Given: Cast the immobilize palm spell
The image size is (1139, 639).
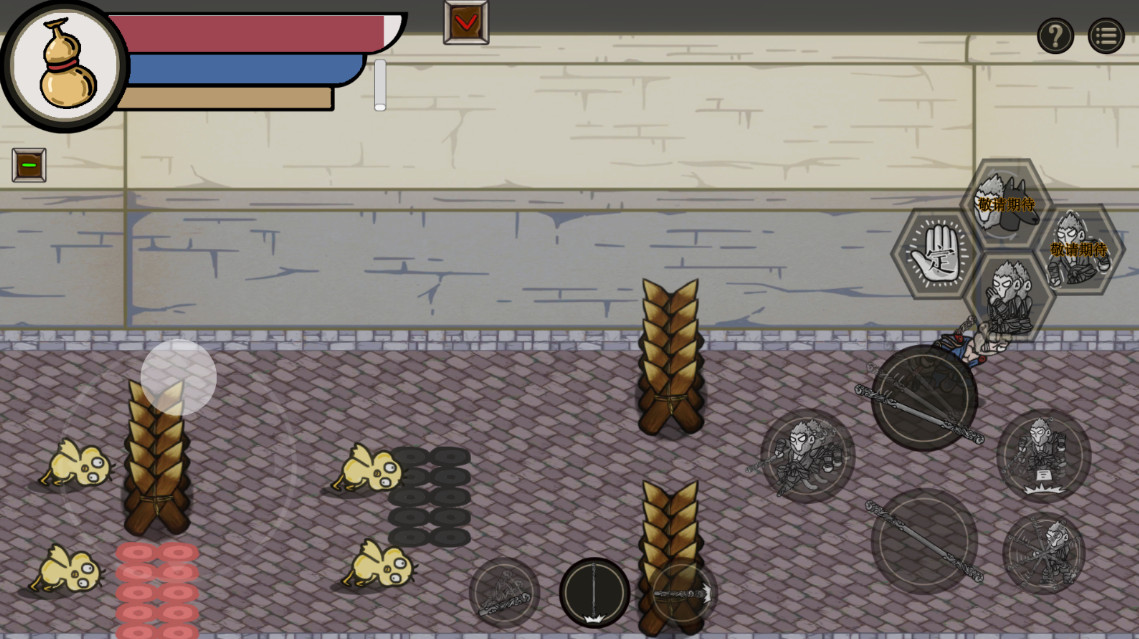Looking at the screenshot, I should click(936, 254).
